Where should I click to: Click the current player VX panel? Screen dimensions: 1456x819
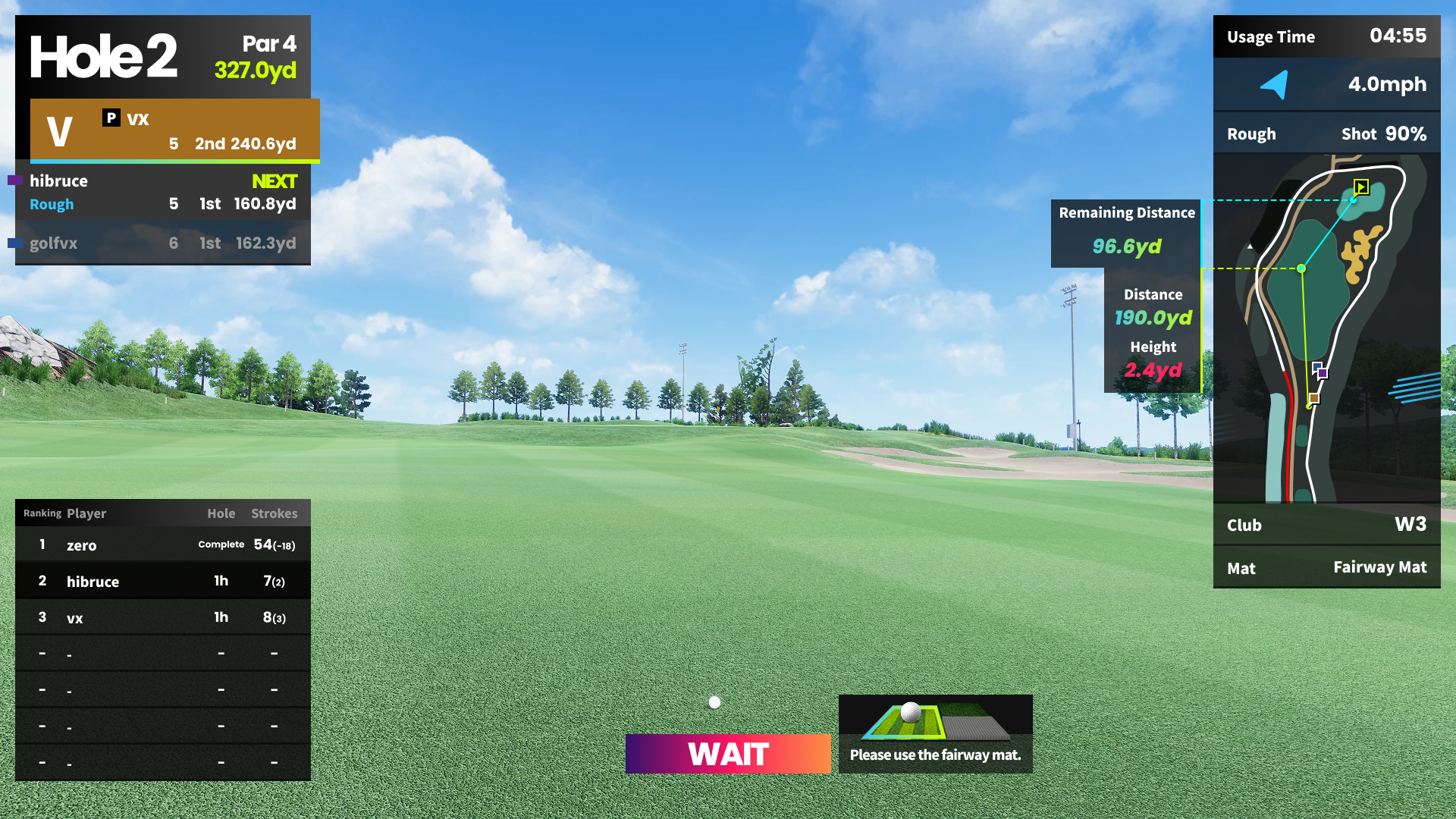[174, 130]
